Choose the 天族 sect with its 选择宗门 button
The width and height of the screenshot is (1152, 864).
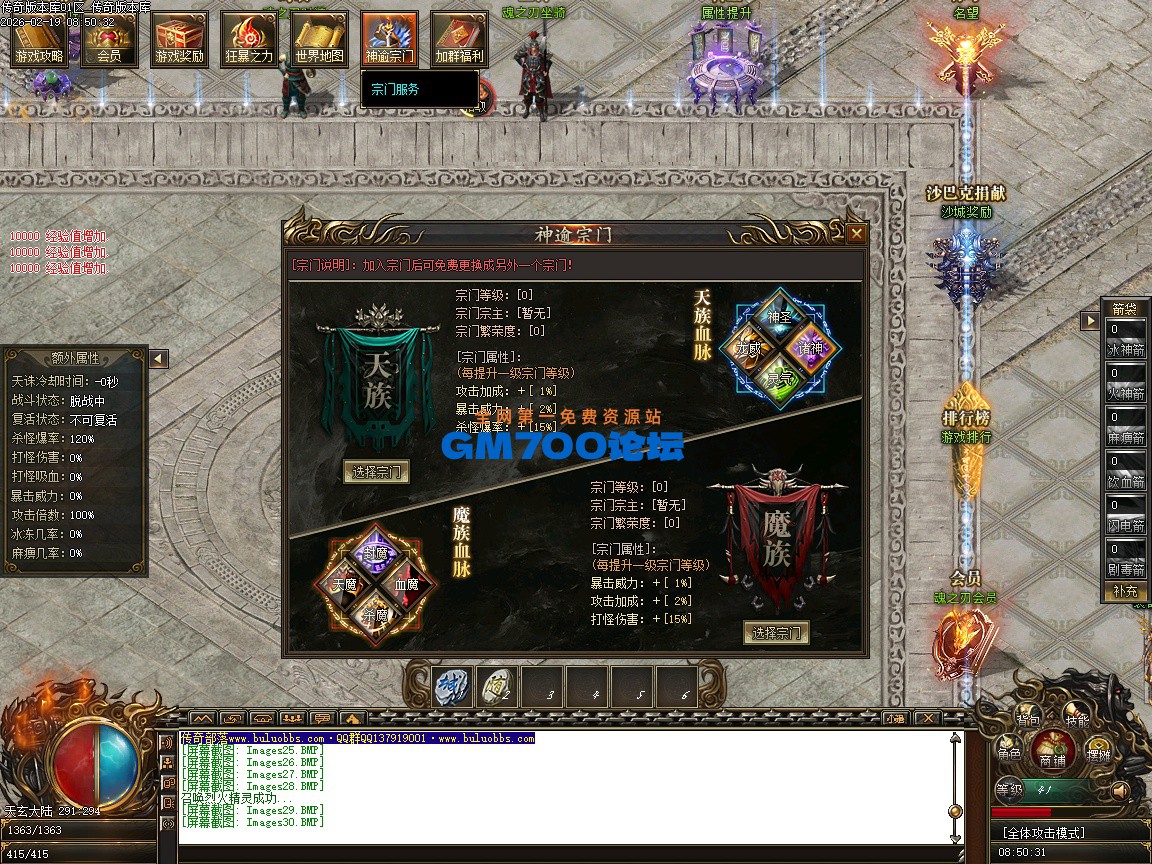click(376, 472)
